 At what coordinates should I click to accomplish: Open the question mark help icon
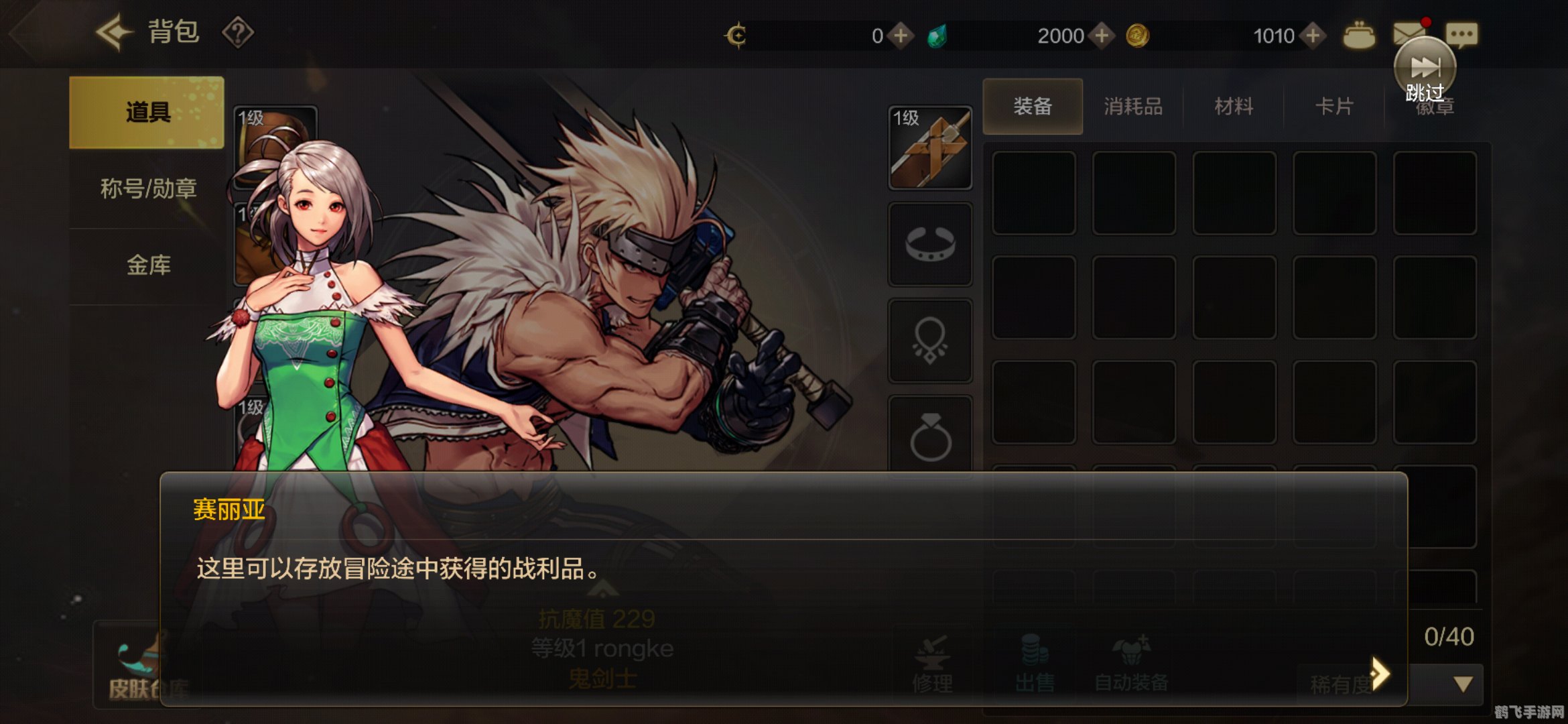(239, 31)
